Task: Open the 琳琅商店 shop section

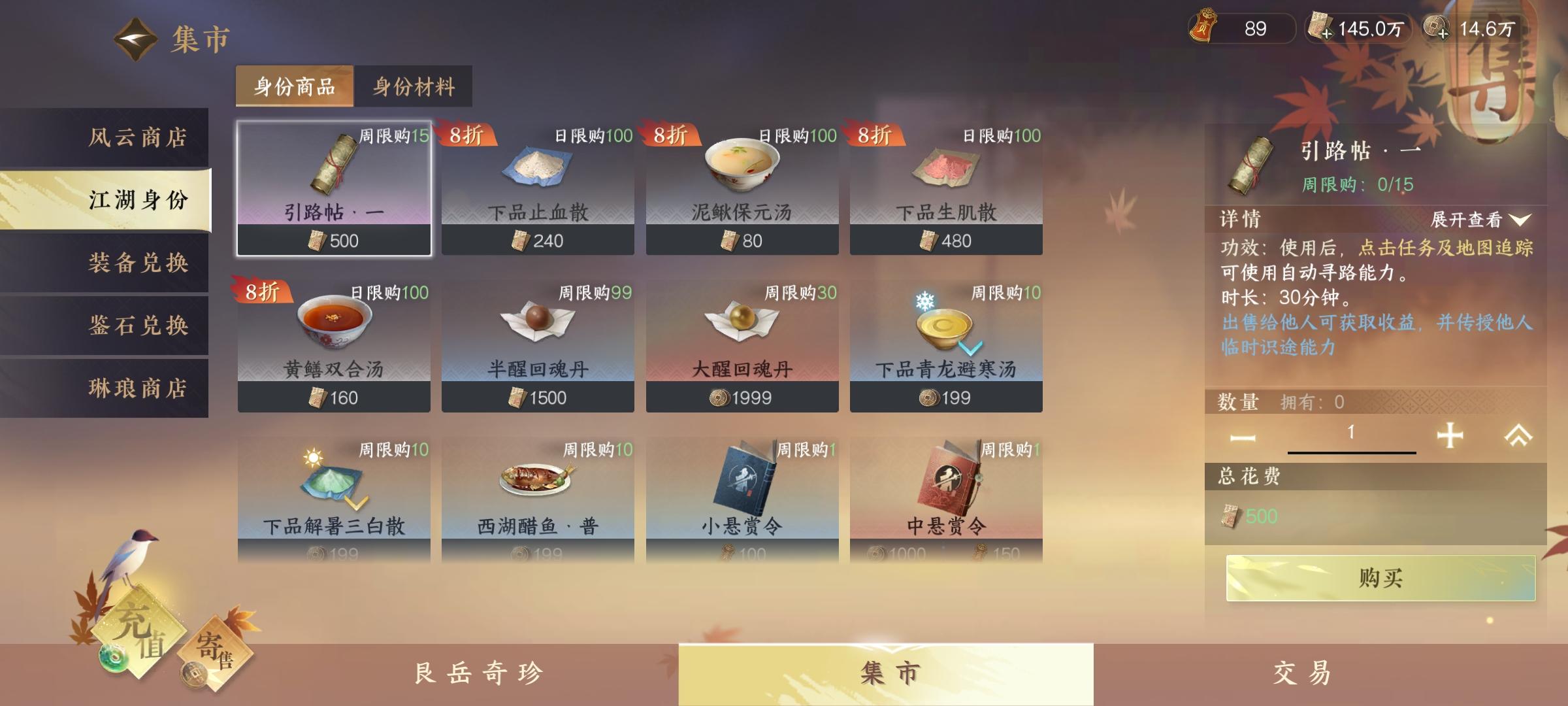Action: [x=137, y=388]
